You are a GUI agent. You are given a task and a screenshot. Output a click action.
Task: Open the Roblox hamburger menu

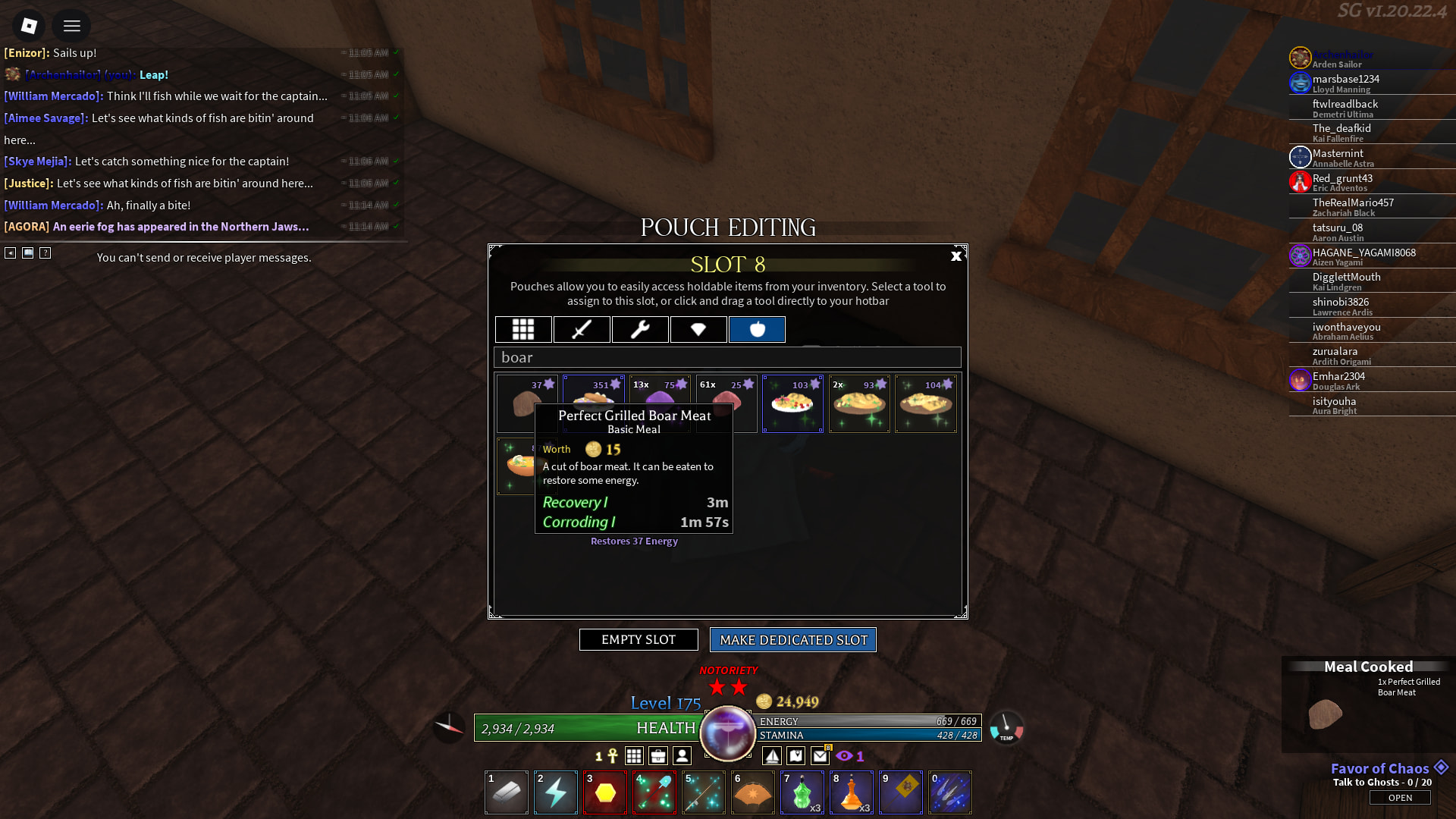pyautogui.click(x=72, y=27)
